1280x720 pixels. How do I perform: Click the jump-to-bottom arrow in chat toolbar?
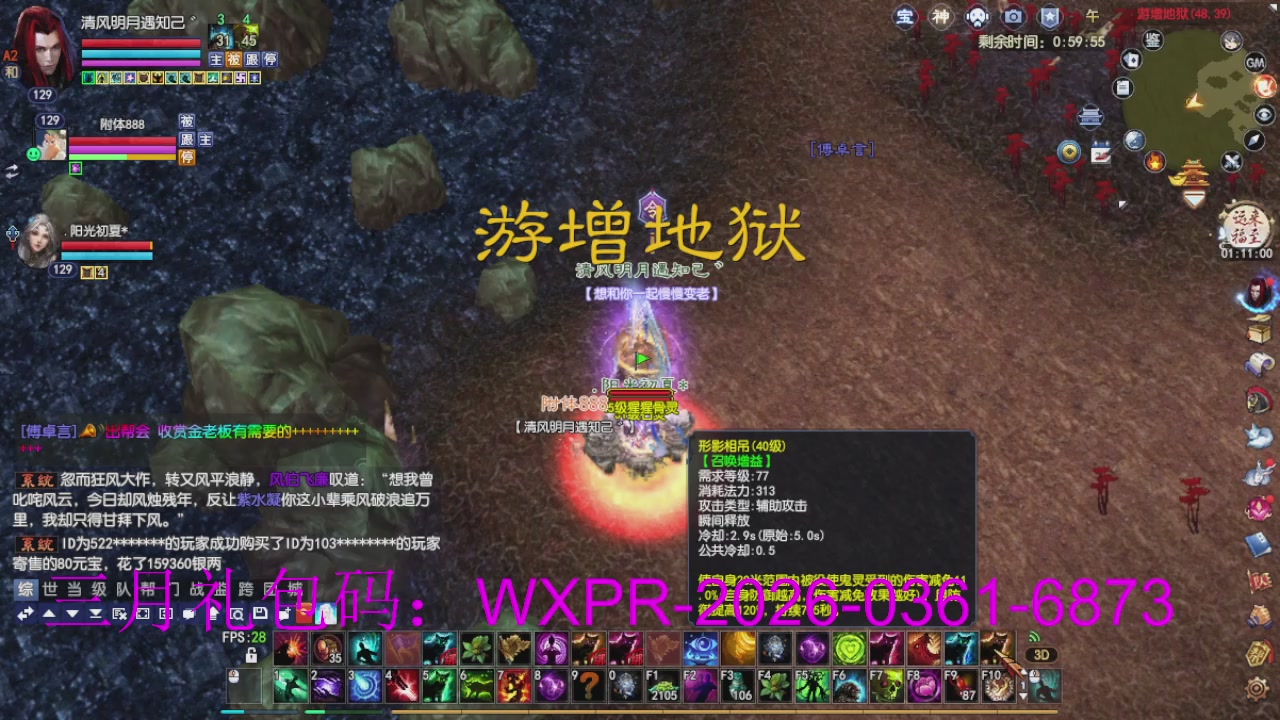(x=96, y=613)
